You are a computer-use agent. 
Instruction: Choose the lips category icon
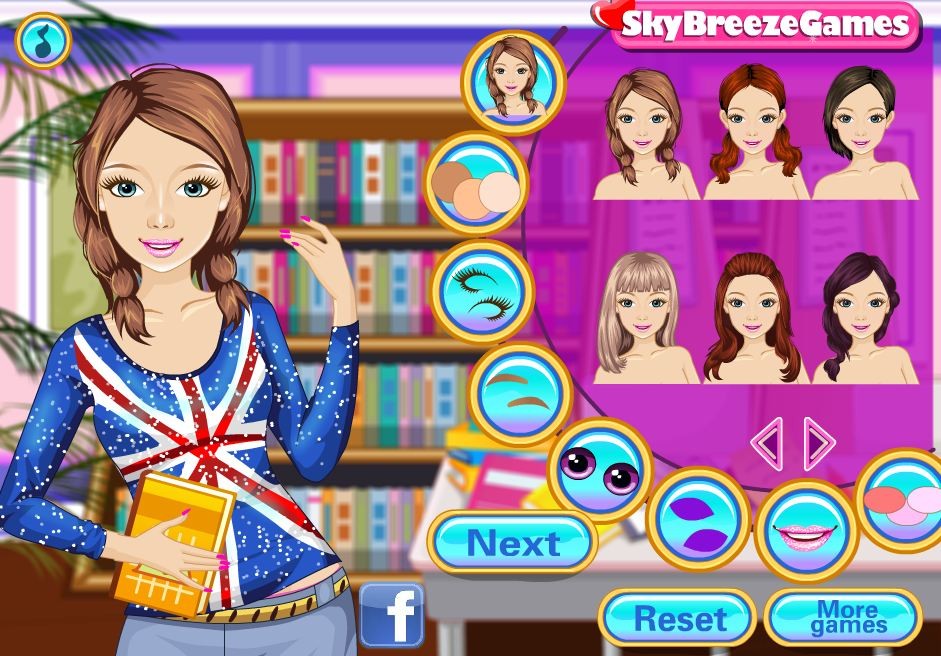pos(805,530)
